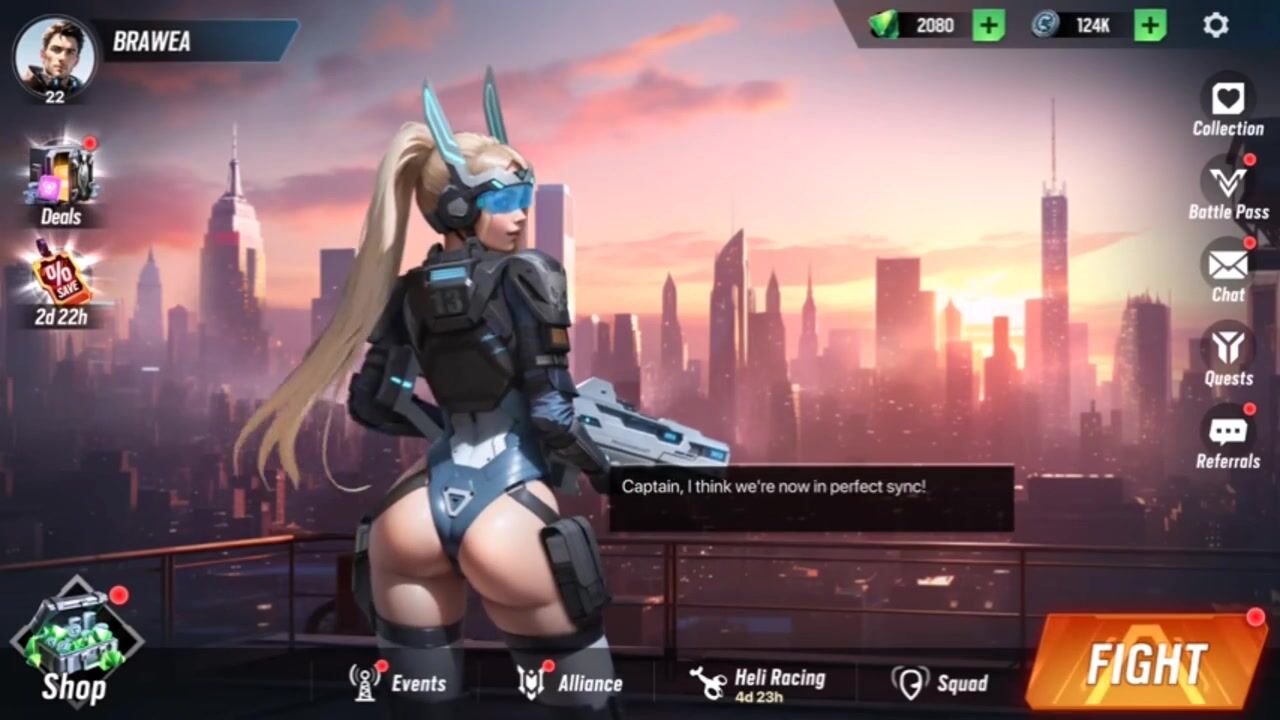Go to the Alliance screen
Viewport: 1280px width, 720px height.
tap(570, 683)
